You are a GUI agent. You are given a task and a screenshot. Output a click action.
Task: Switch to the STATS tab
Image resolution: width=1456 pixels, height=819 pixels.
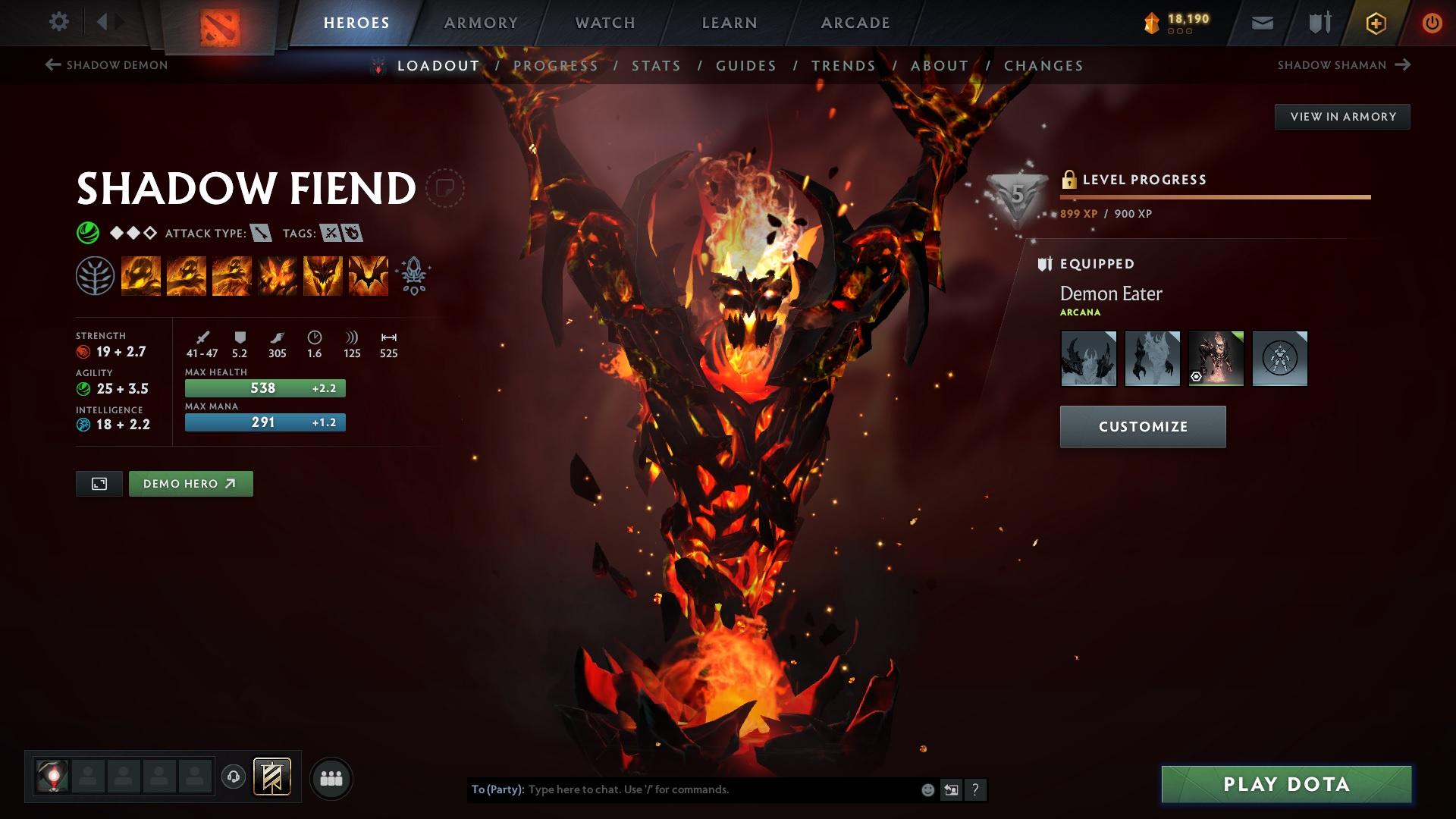tap(657, 66)
